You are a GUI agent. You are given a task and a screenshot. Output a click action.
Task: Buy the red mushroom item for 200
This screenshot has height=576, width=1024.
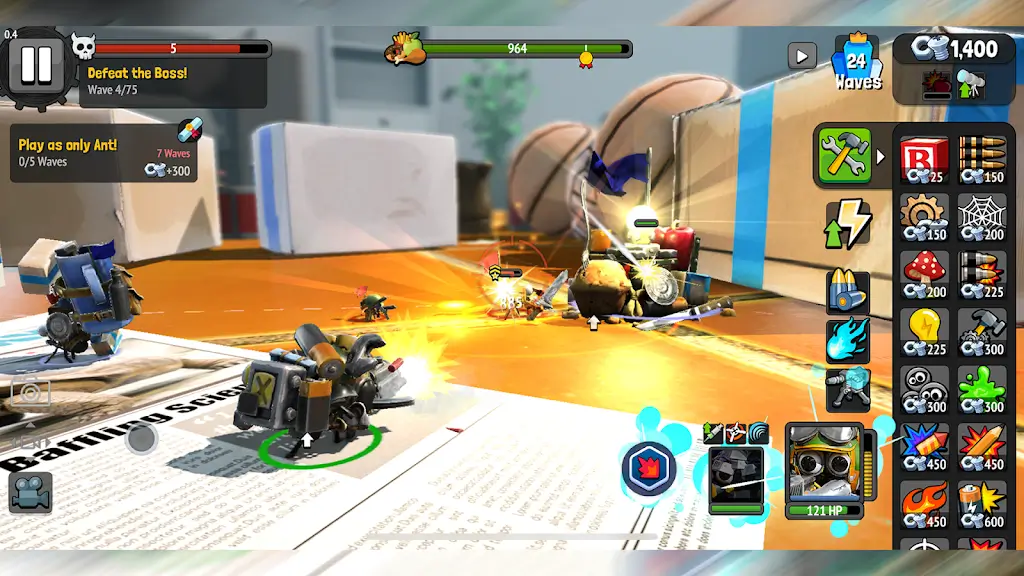[x=923, y=274]
